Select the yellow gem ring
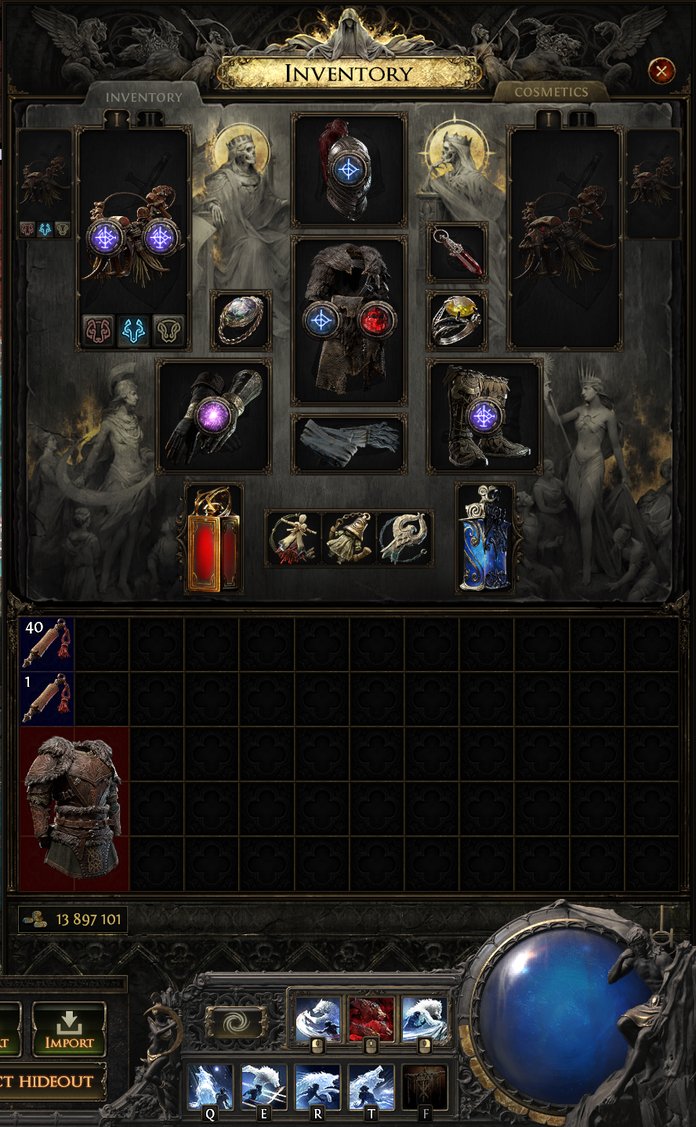 (x=458, y=320)
